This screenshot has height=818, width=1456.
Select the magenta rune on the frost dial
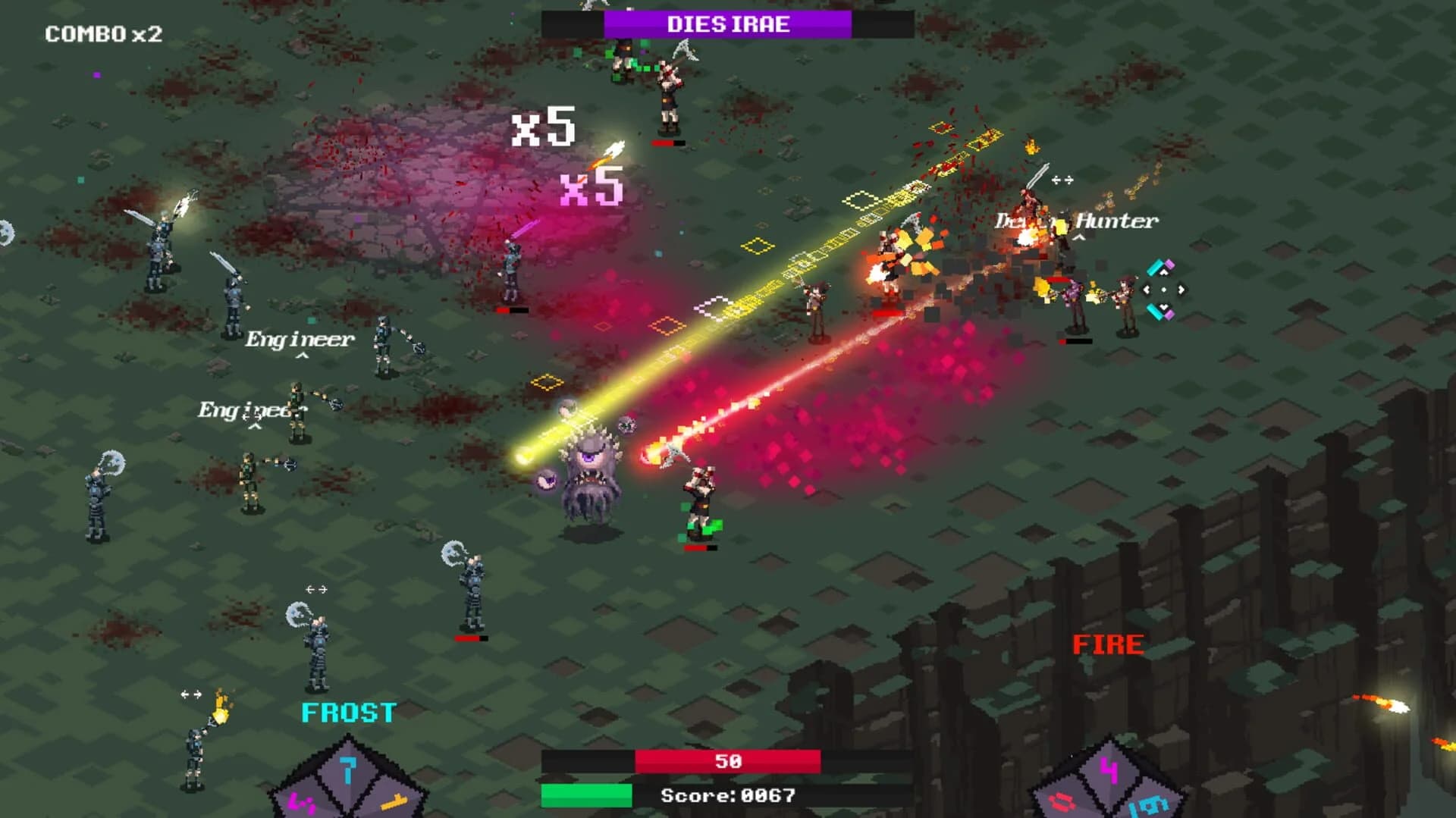tap(301, 803)
